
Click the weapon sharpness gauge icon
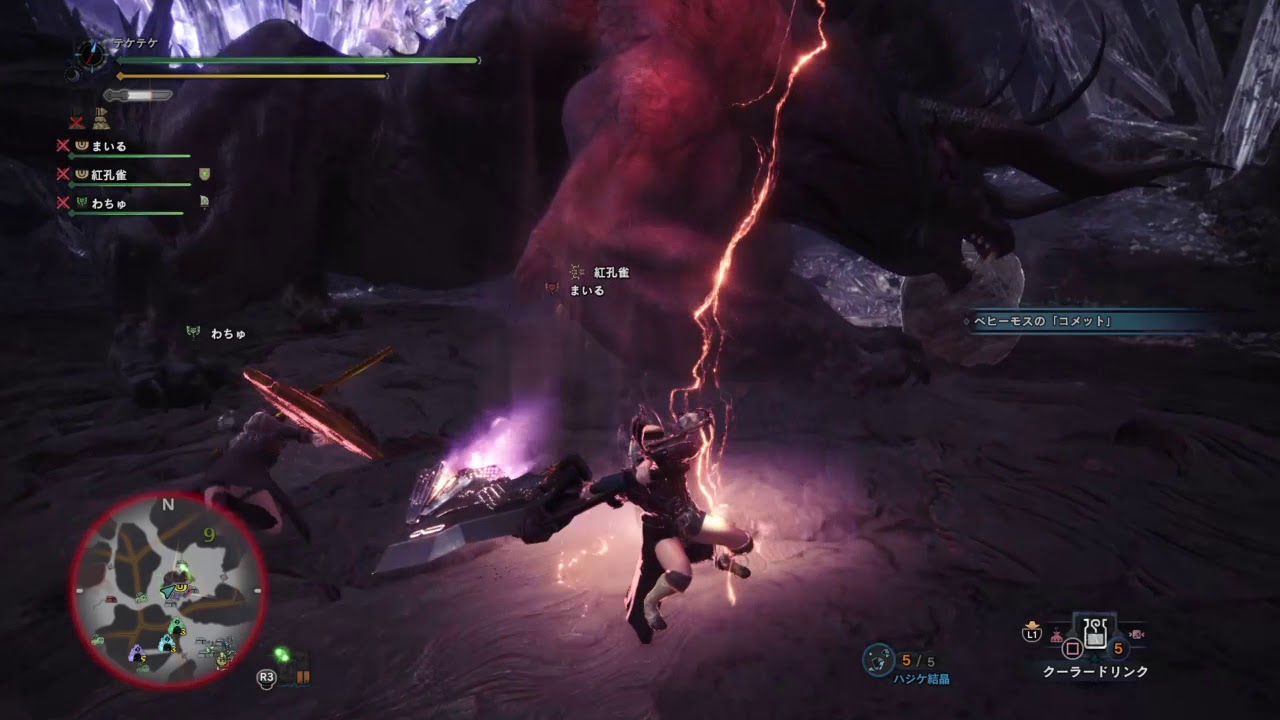pyautogui.click(x=140, y=96)
